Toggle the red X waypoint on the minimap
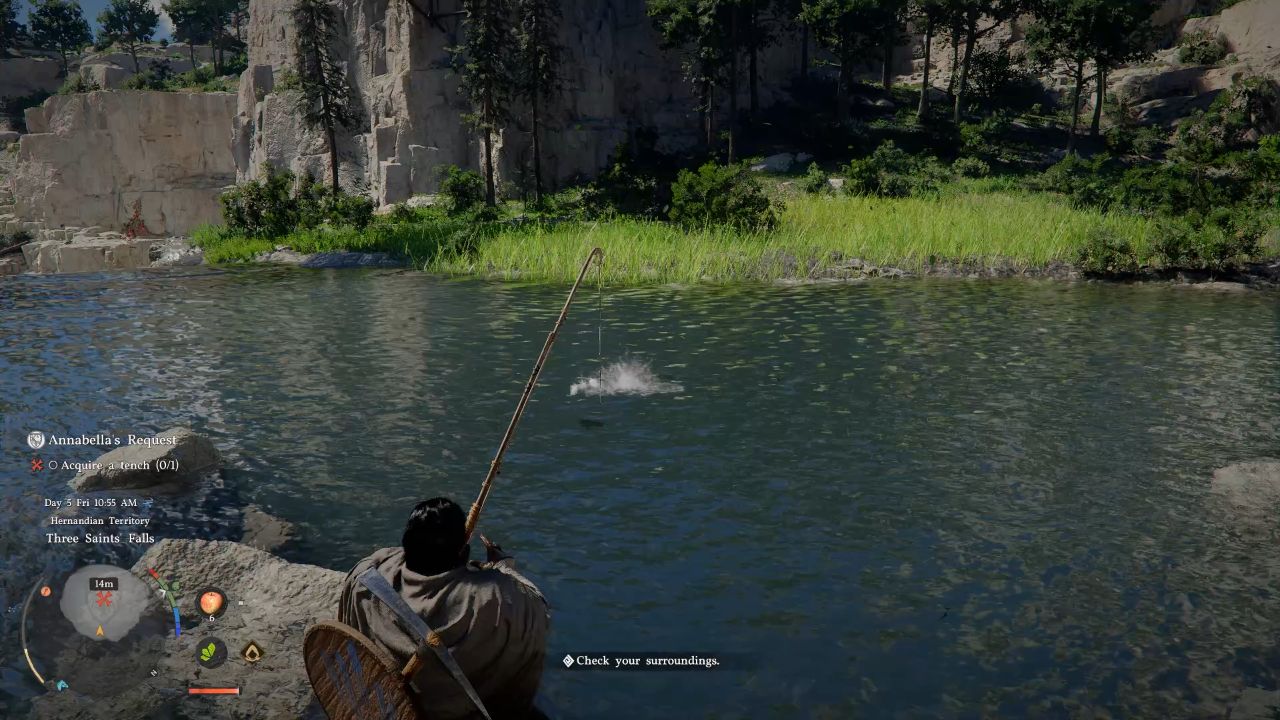 point(103,597)
